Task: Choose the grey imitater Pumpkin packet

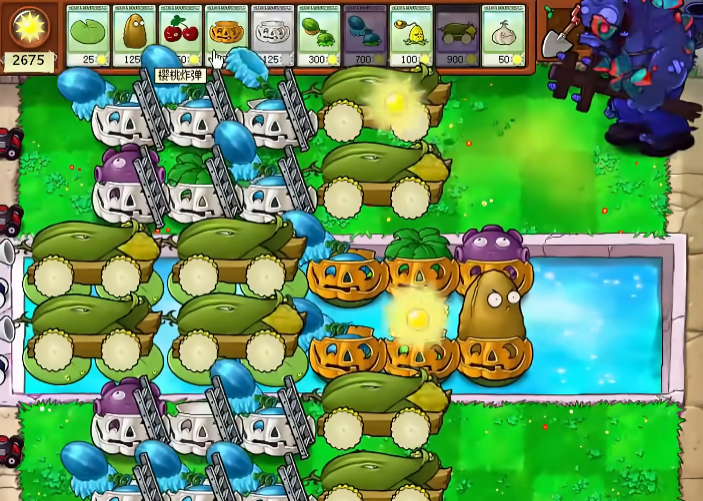Action: tap(272, 37)
